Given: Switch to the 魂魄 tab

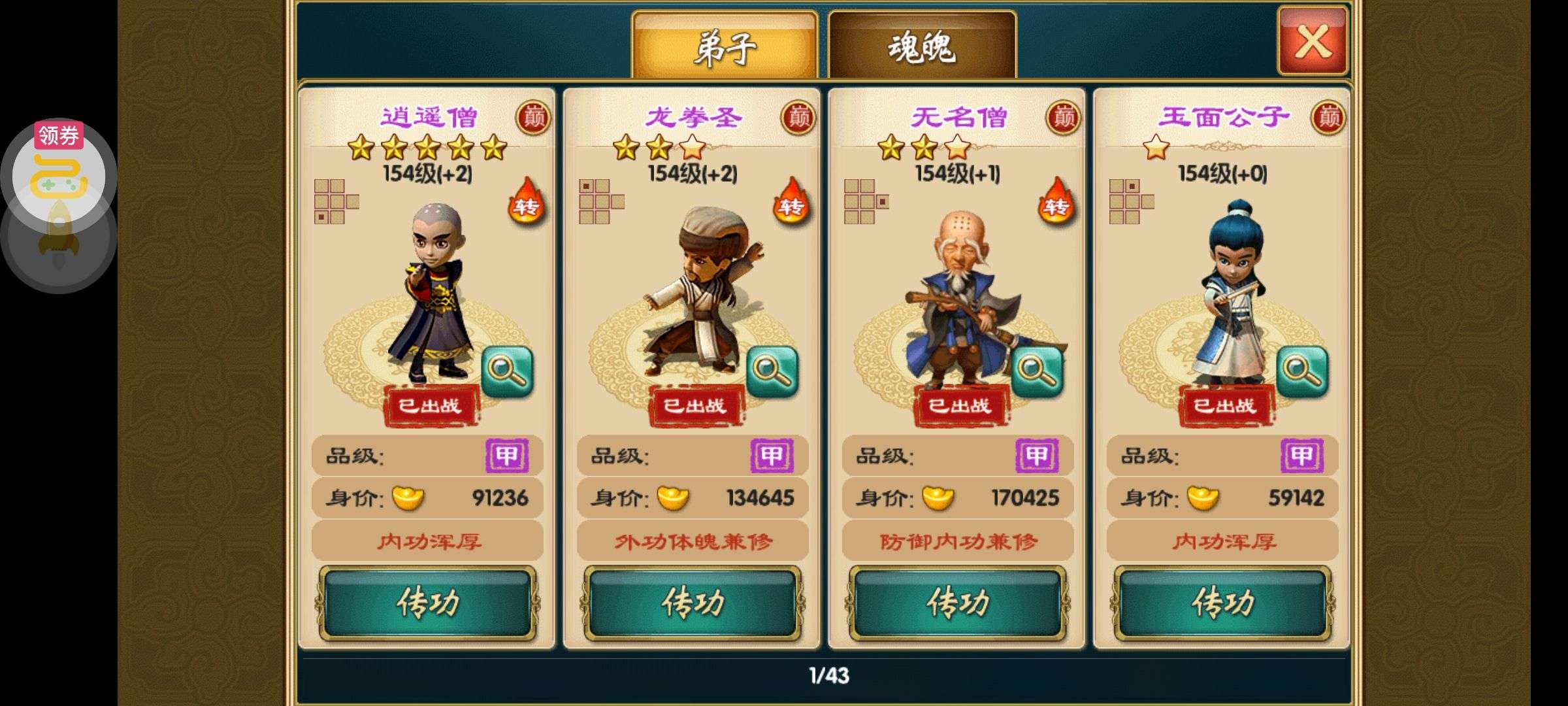Looking at the screenshot, I should coord(922,46).
